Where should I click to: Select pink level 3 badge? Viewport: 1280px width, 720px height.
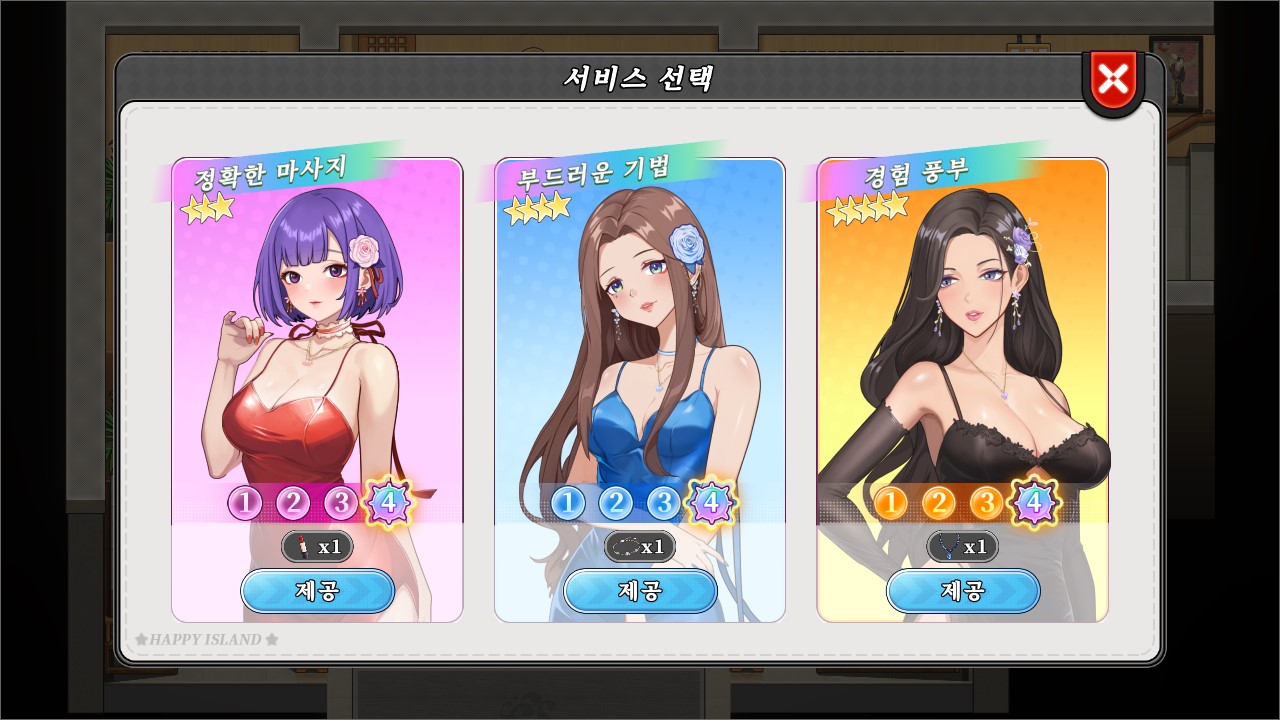click(340, 503)
